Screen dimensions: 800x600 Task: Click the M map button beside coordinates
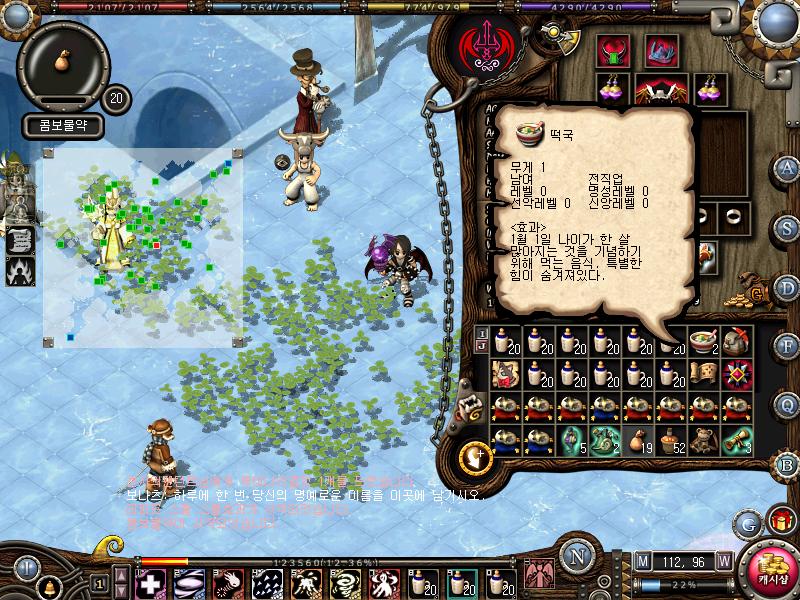pyautogui.click(x=642, y=561)
